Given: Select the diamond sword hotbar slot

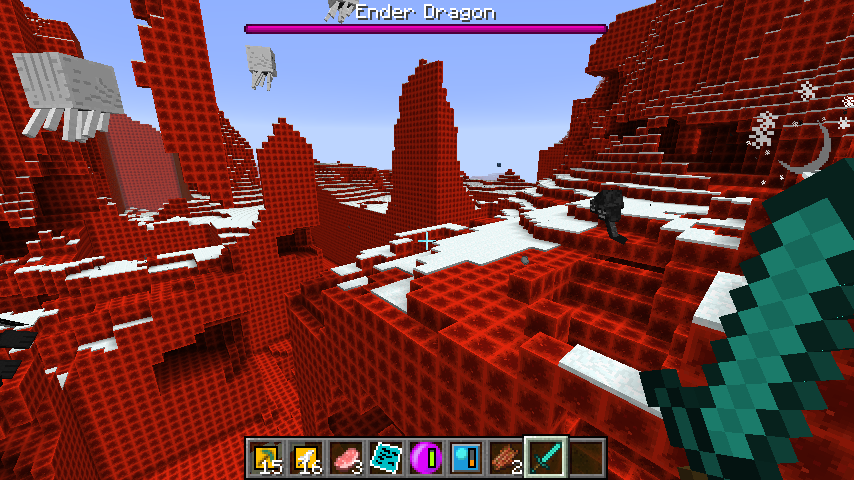Looking at the screenshot, I should click(x=547, y=458).
